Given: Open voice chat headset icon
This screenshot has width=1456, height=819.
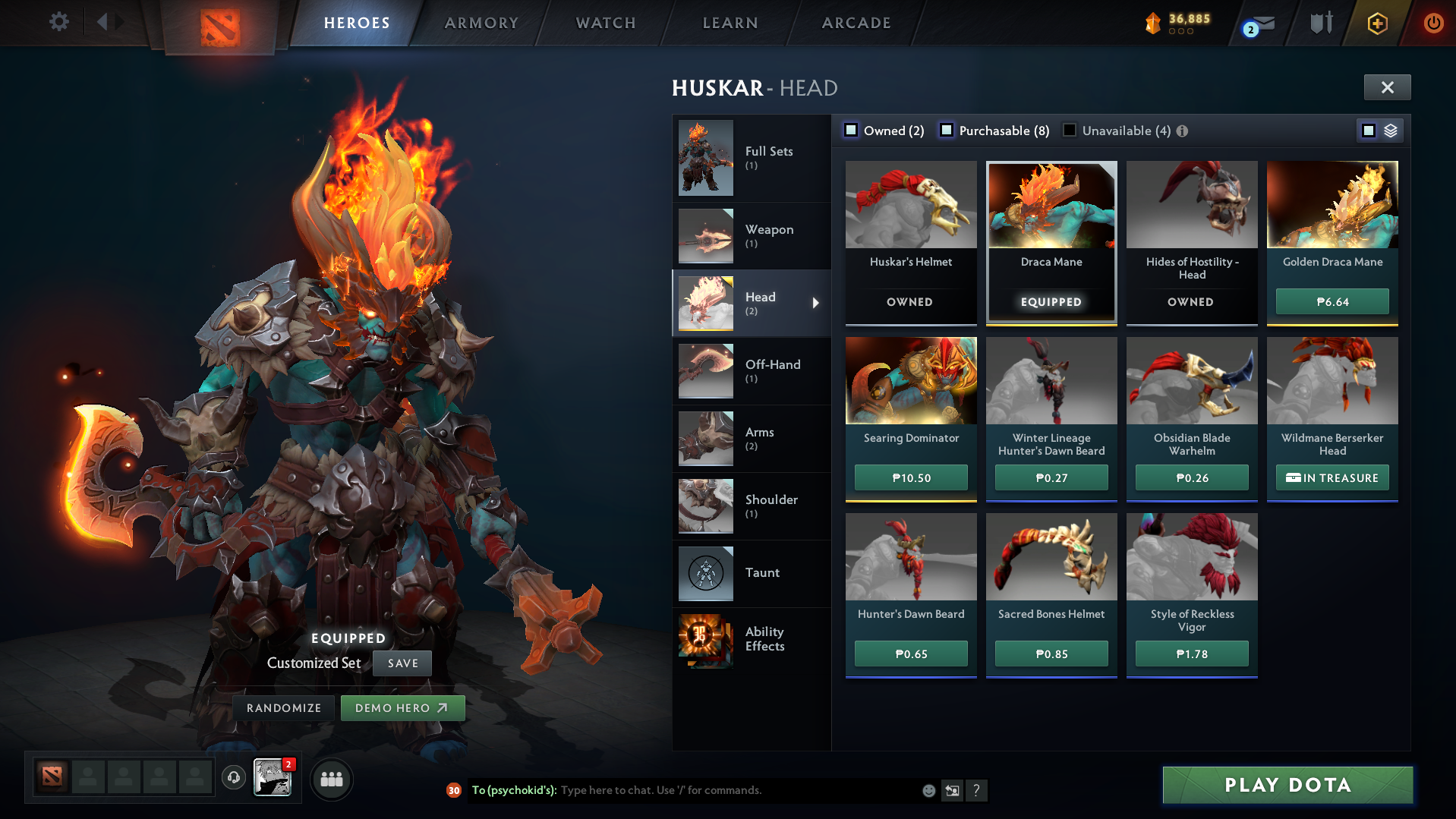Looking at the screenshot, I should tap(233, 779).
